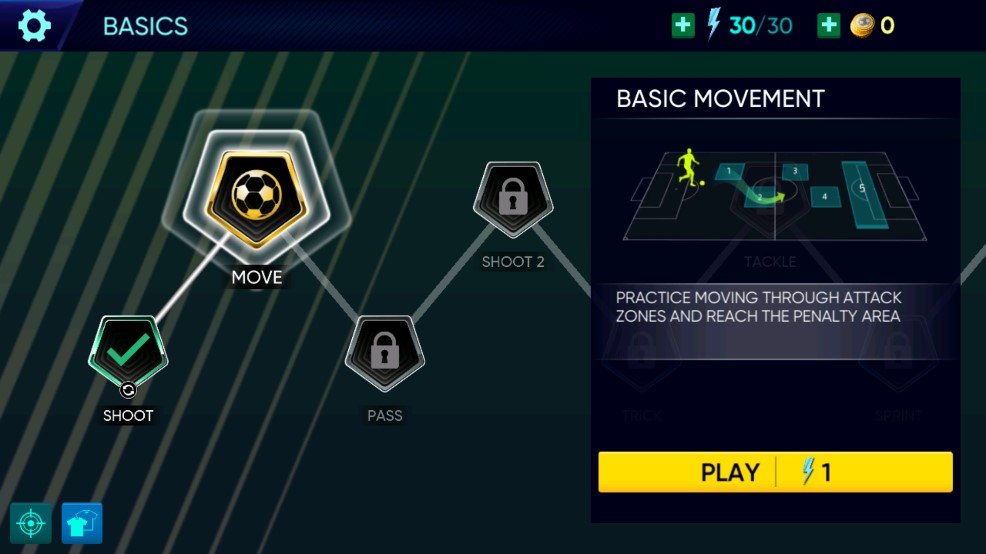
Task: Replay the completed SHOOT level node
Action: 128,352
